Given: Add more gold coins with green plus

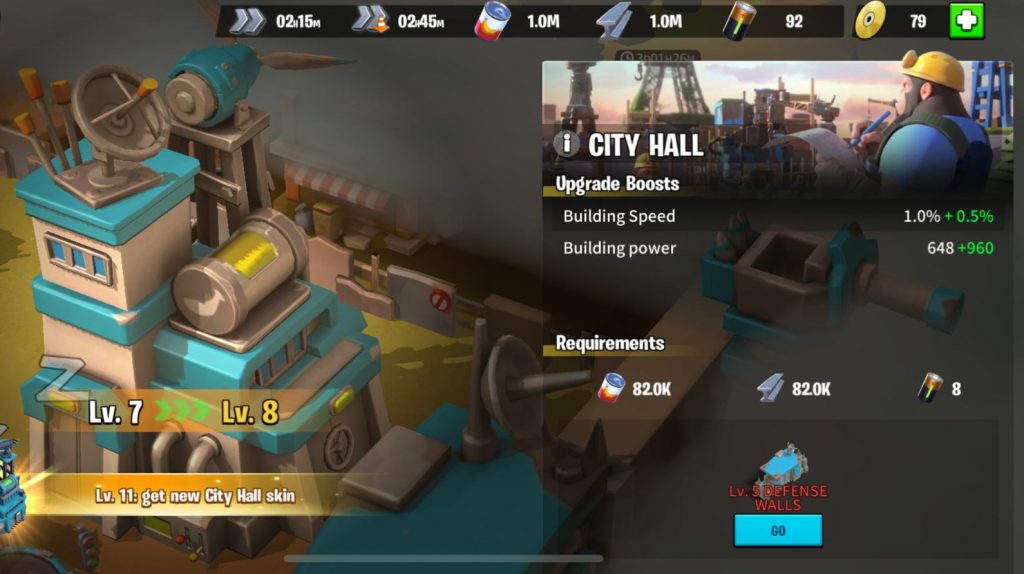Looking at the screenshot, I should [x=966, y=21].
